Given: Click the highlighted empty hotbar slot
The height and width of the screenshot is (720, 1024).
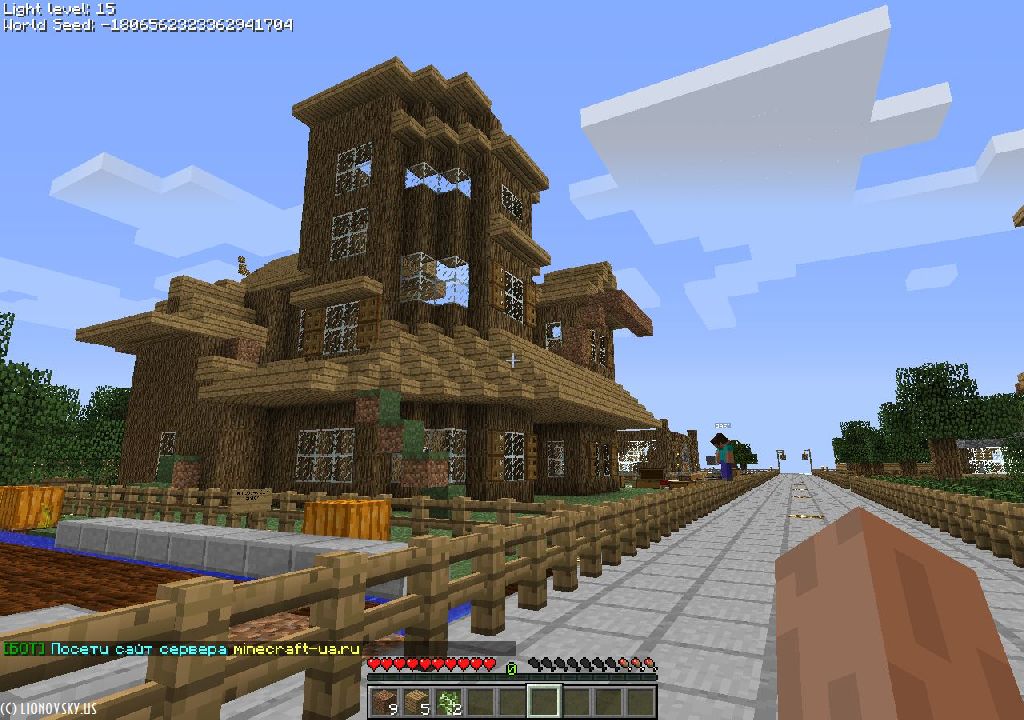Looking at the screenshot, I should click(x=545, y=703).
